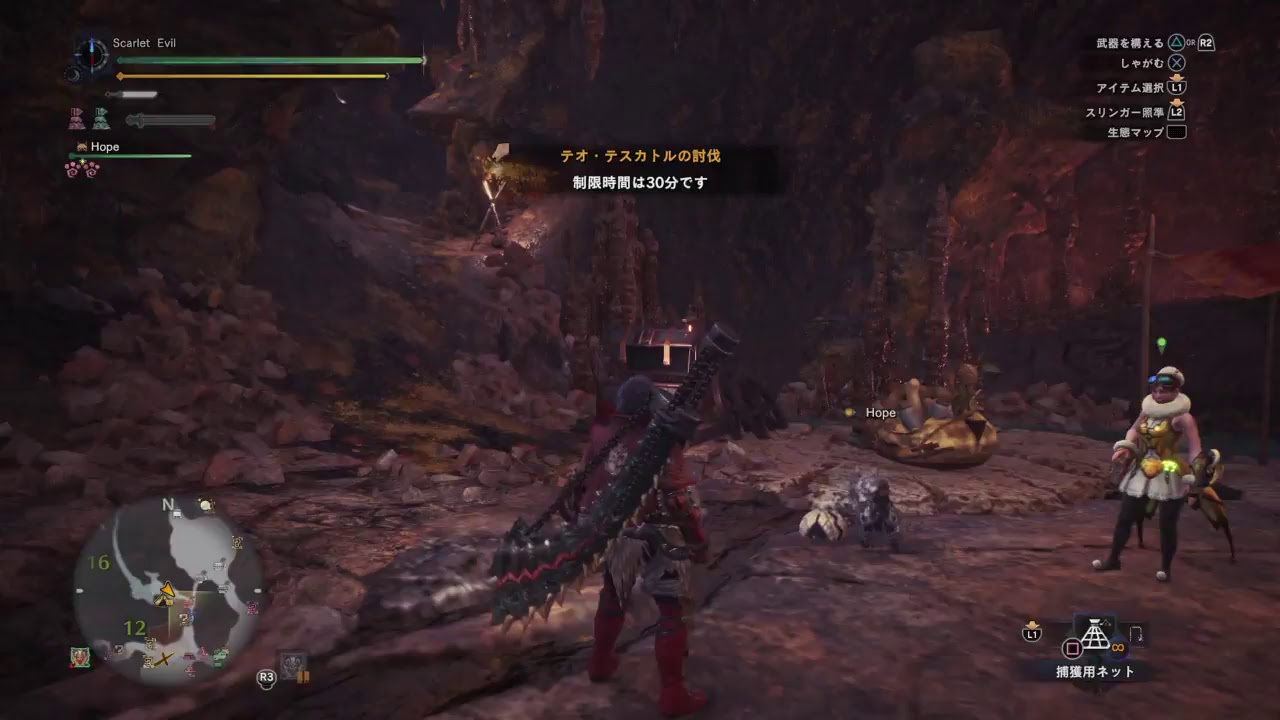Click the 武器を構える R2 button prompt
Screen dimensions: 1280x720
point(1206,43)
